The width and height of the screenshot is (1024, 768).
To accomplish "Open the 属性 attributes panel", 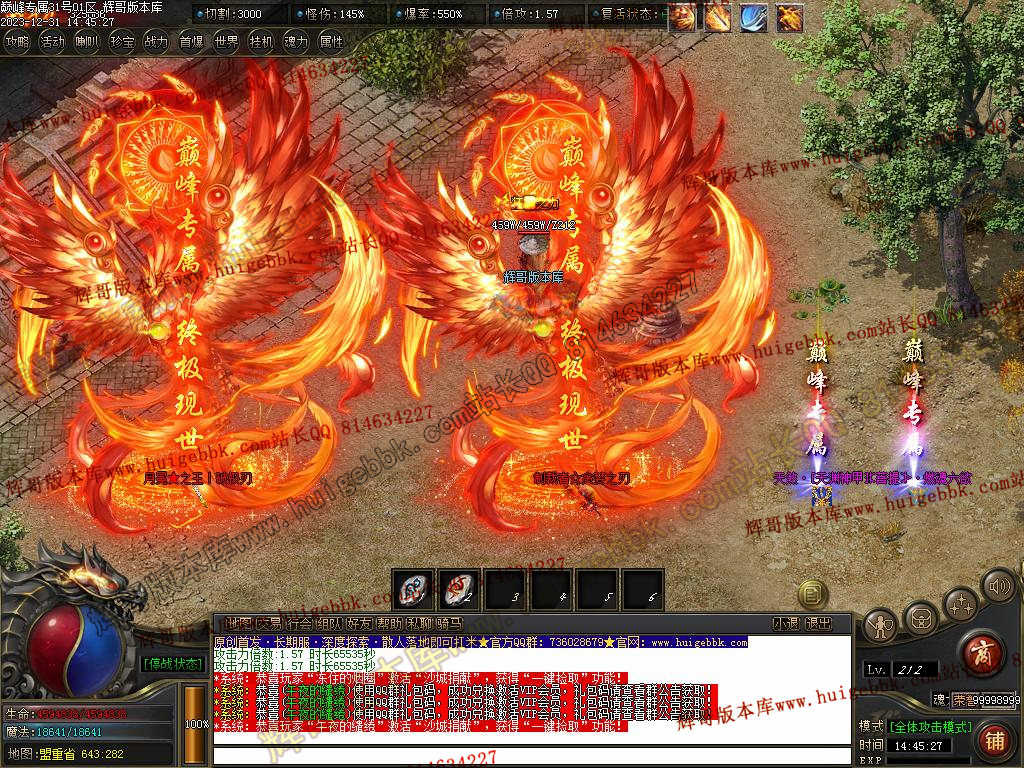I will [330, 42].
